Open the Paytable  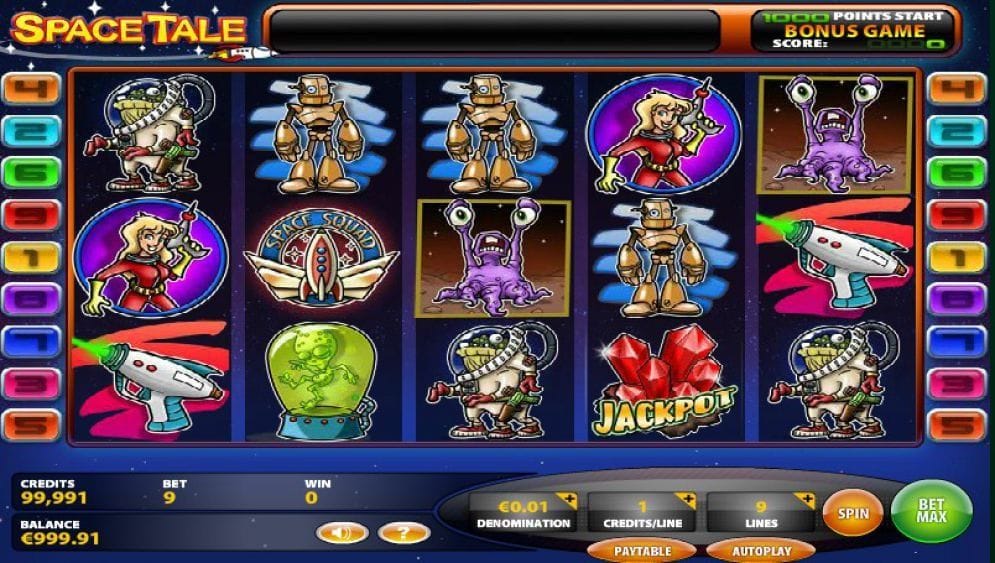(x=641, y=550)
